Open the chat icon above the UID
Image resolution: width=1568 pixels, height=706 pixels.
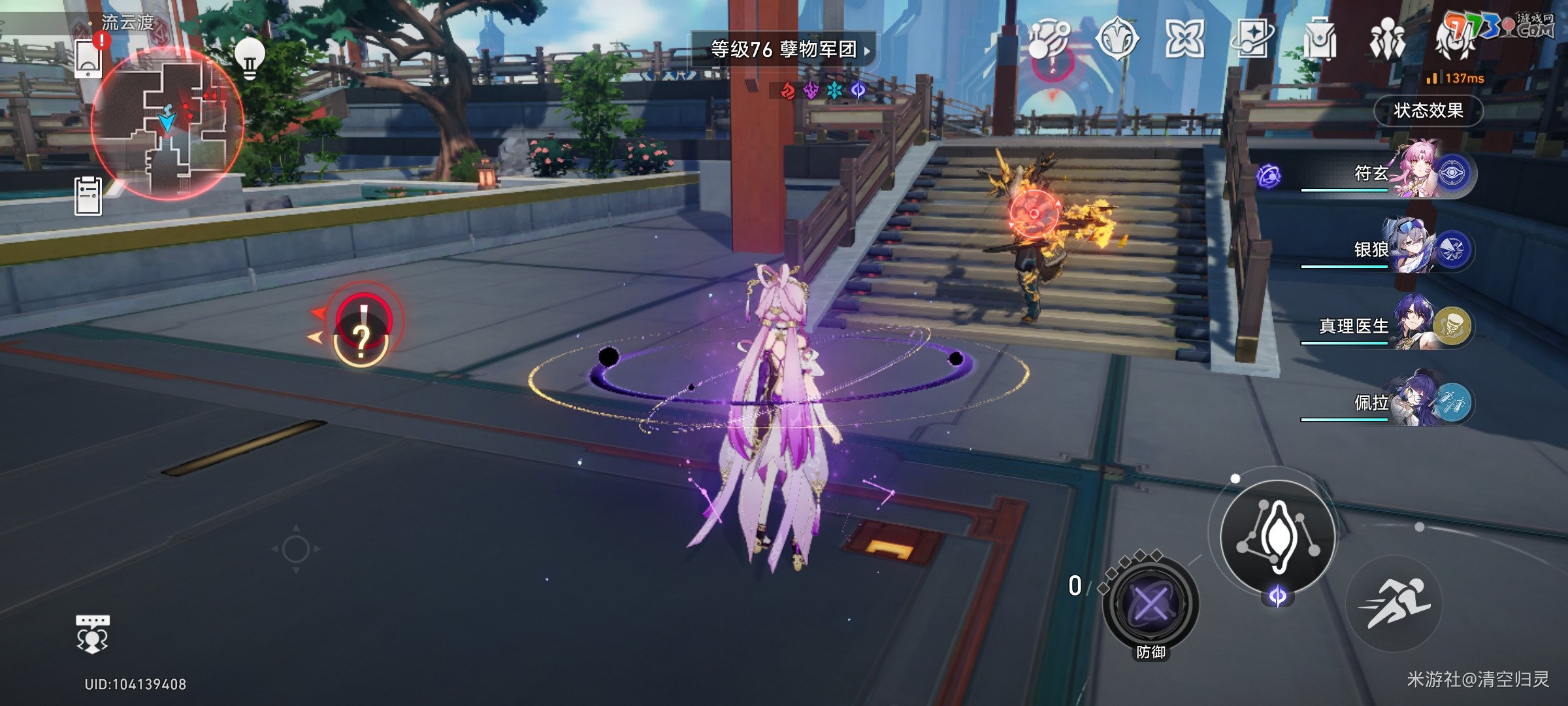(92, 633)
